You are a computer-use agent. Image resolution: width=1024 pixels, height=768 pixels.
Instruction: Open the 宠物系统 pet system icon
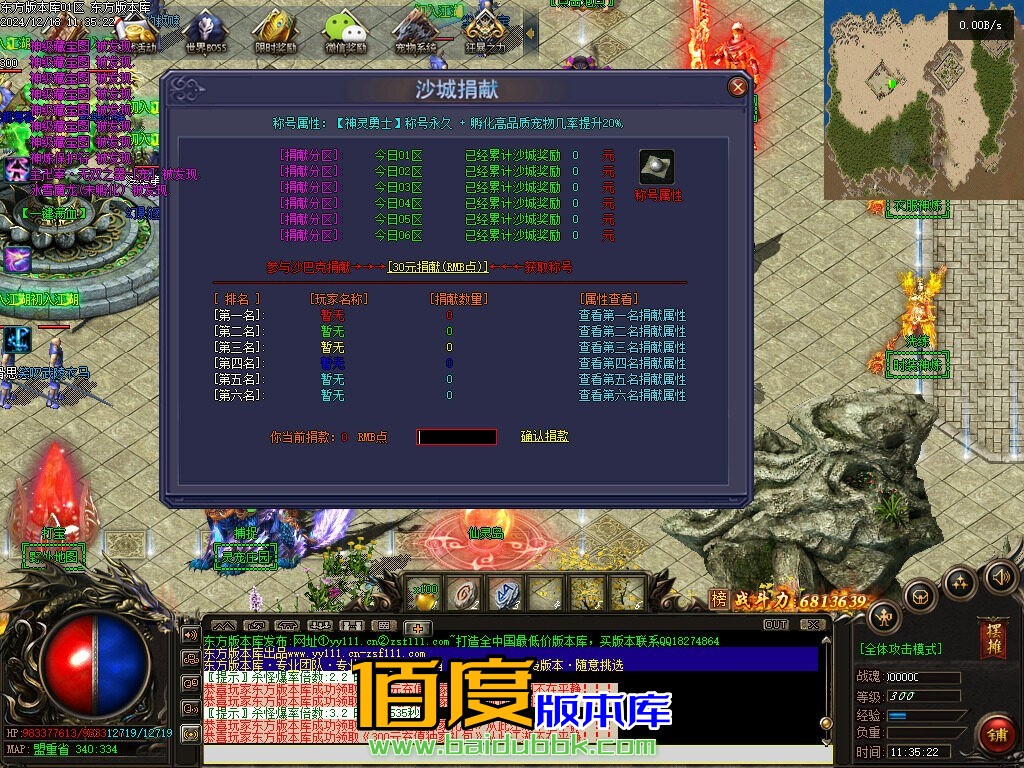(416, 30)
